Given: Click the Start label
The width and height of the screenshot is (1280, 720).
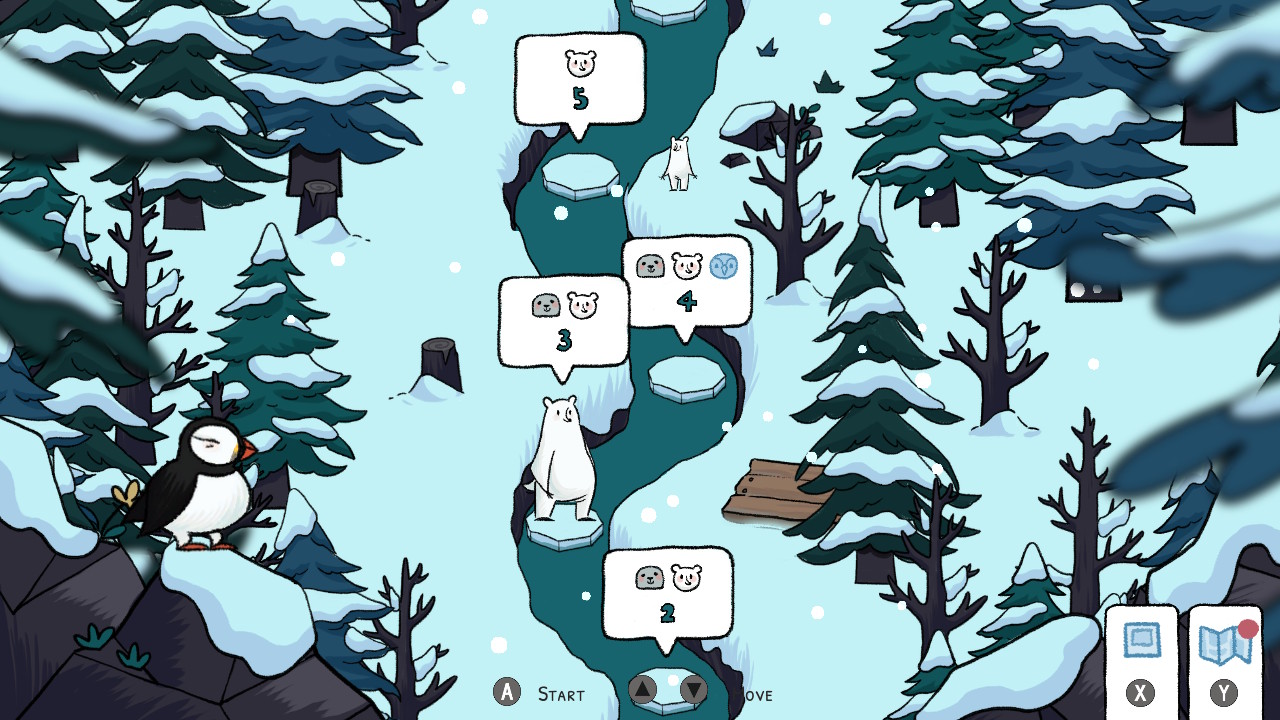Looking at the screenshot, I should 561,693.
